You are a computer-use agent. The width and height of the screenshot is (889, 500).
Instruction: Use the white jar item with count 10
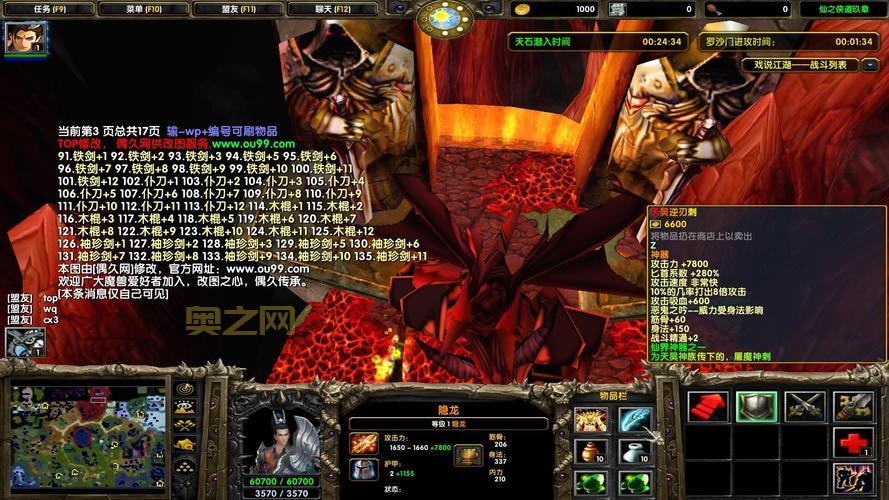(635, 451)
